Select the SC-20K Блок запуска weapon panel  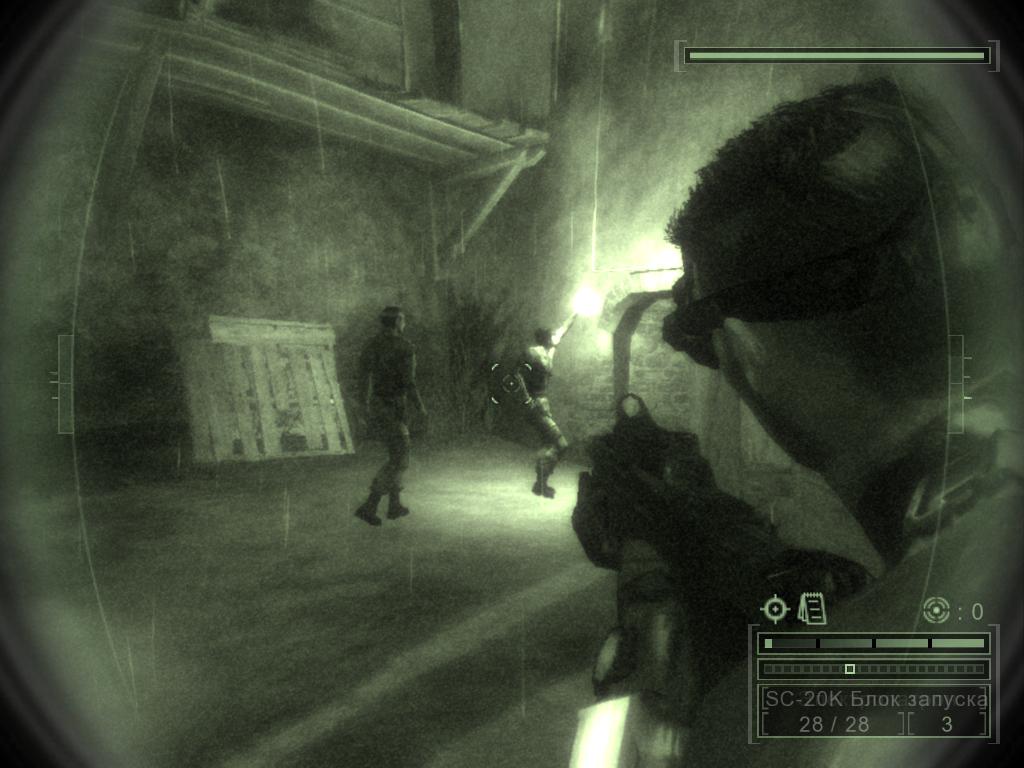click(x=874, y=699)
